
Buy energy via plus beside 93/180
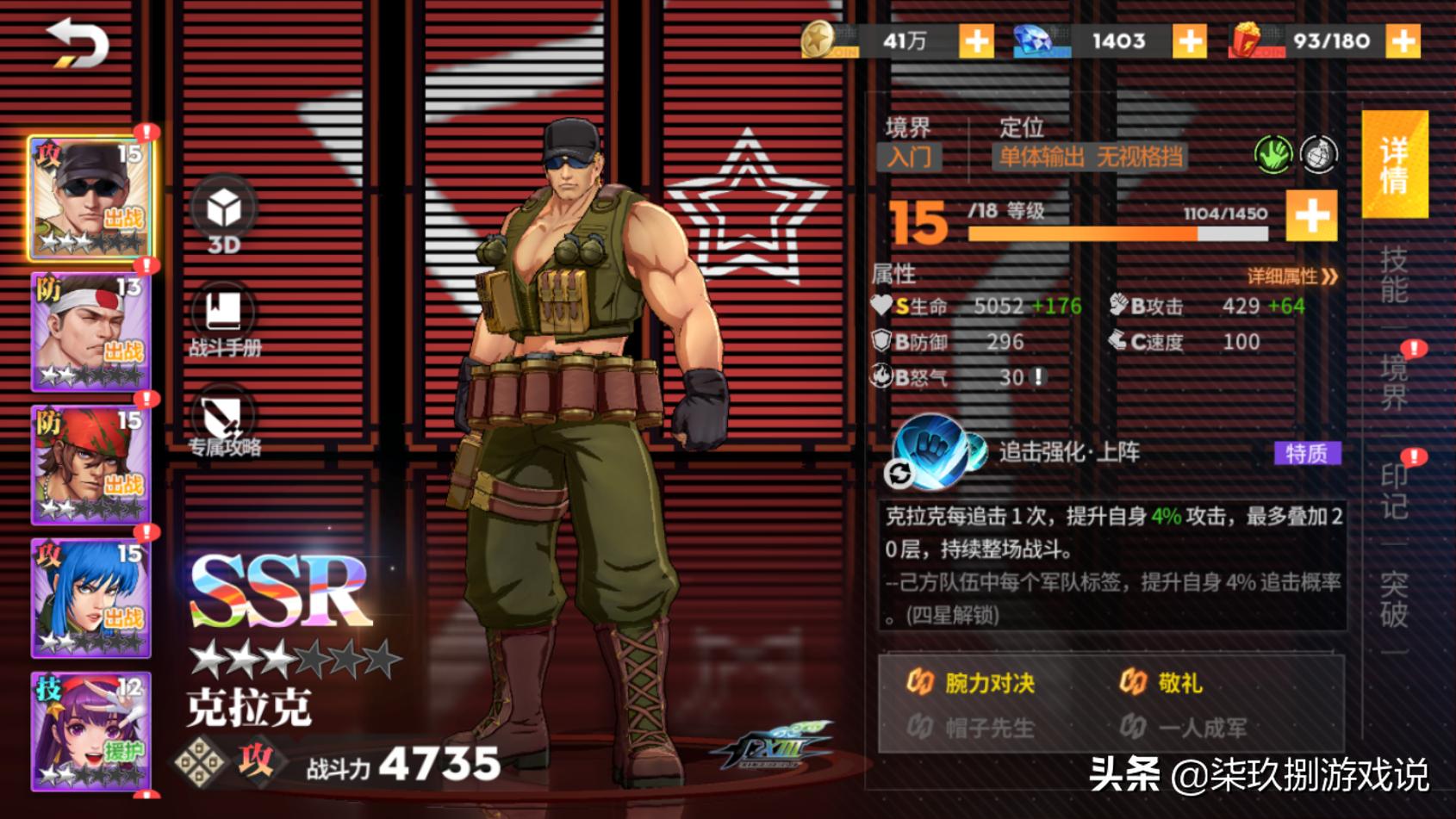point(1404,40)
